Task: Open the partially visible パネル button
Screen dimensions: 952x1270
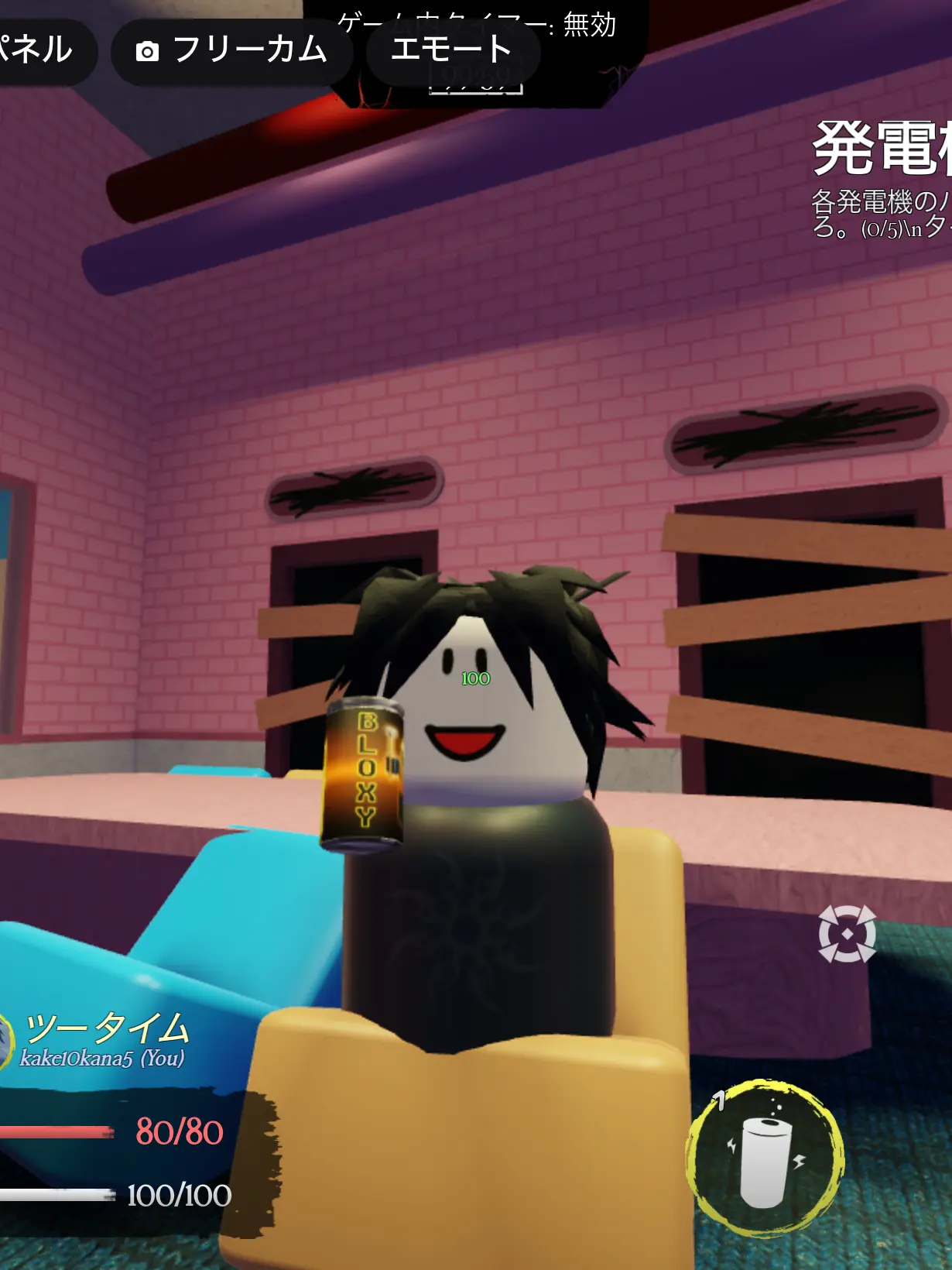Action: pos(39,50)
